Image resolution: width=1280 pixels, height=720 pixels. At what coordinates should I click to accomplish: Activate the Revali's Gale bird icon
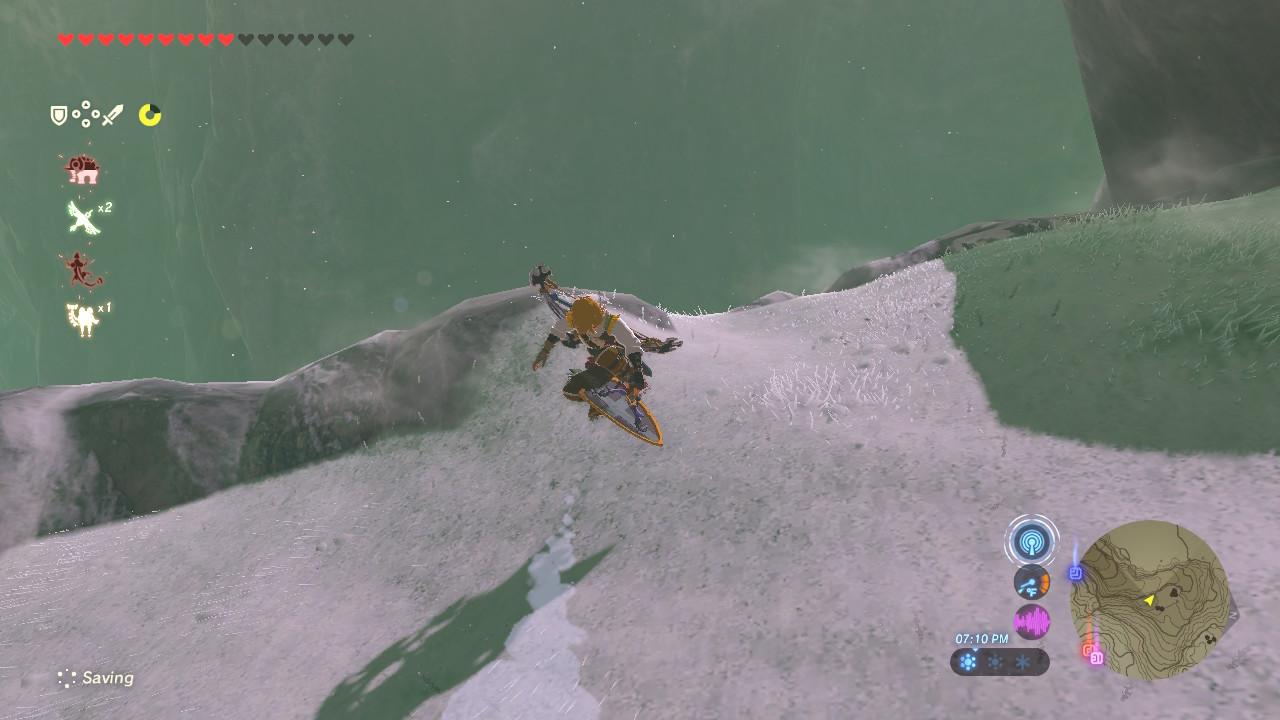[x=81, y=217]
